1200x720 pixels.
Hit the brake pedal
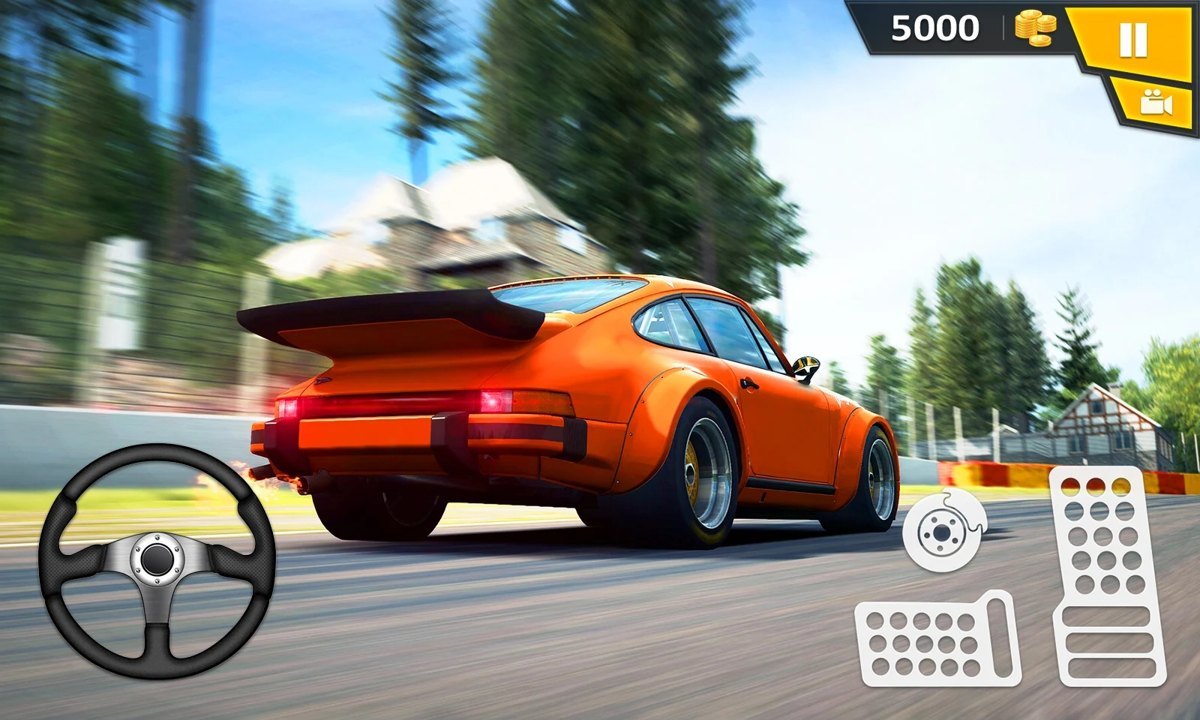click(x=936, y=641)
